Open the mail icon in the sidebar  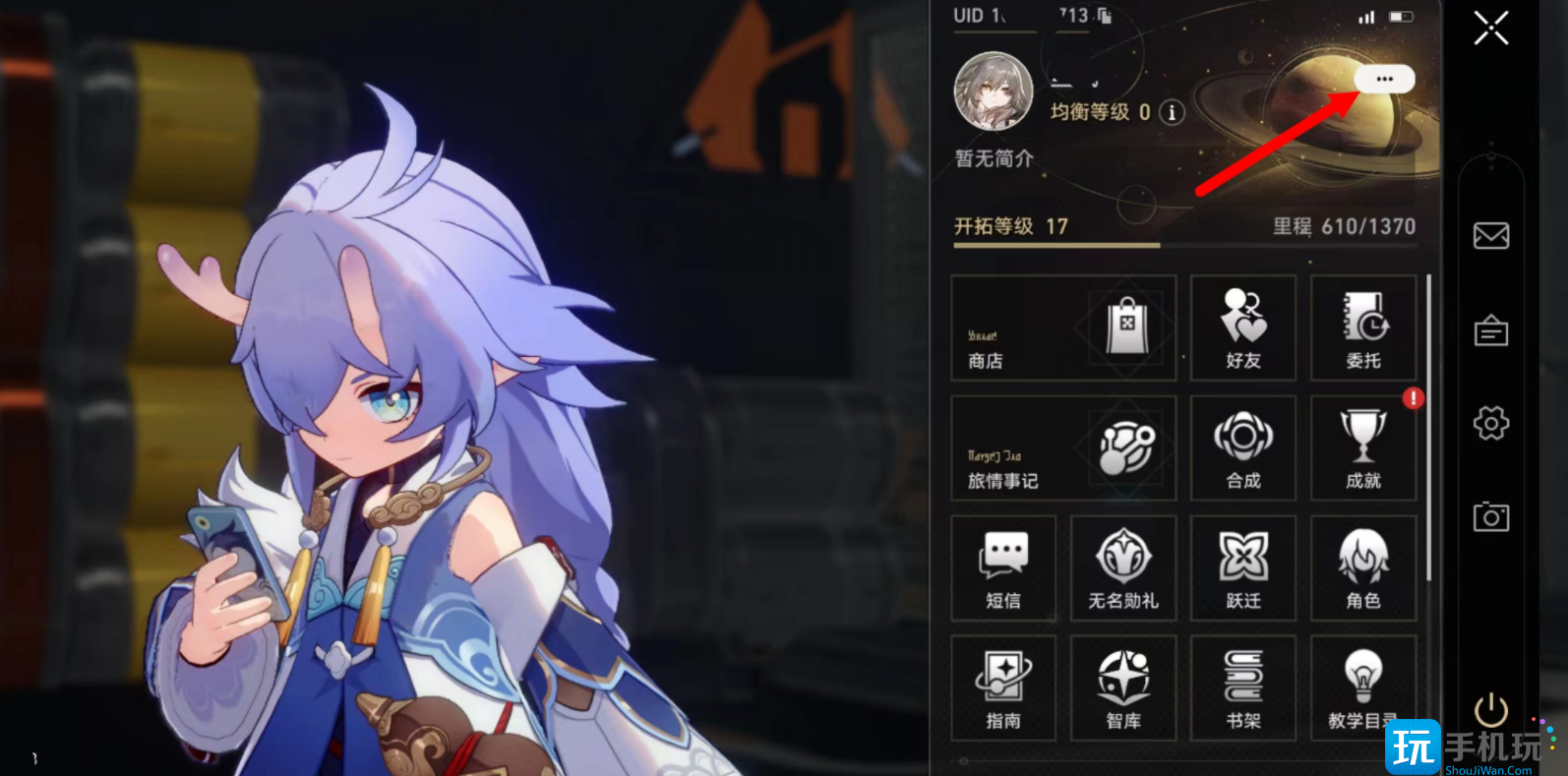[x=1491, y=236]
